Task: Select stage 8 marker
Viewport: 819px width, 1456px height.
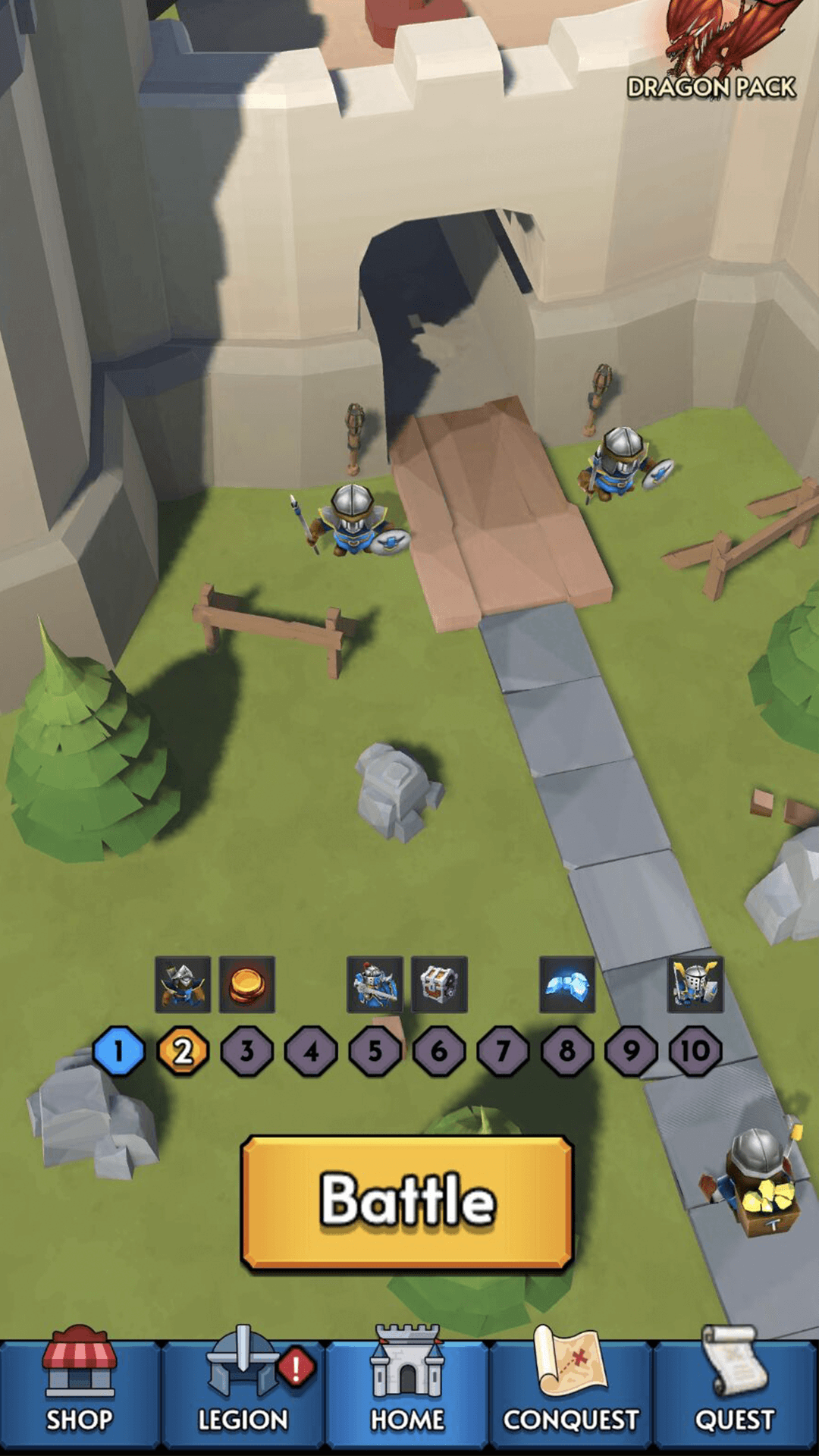Action: coord(567,1051)
